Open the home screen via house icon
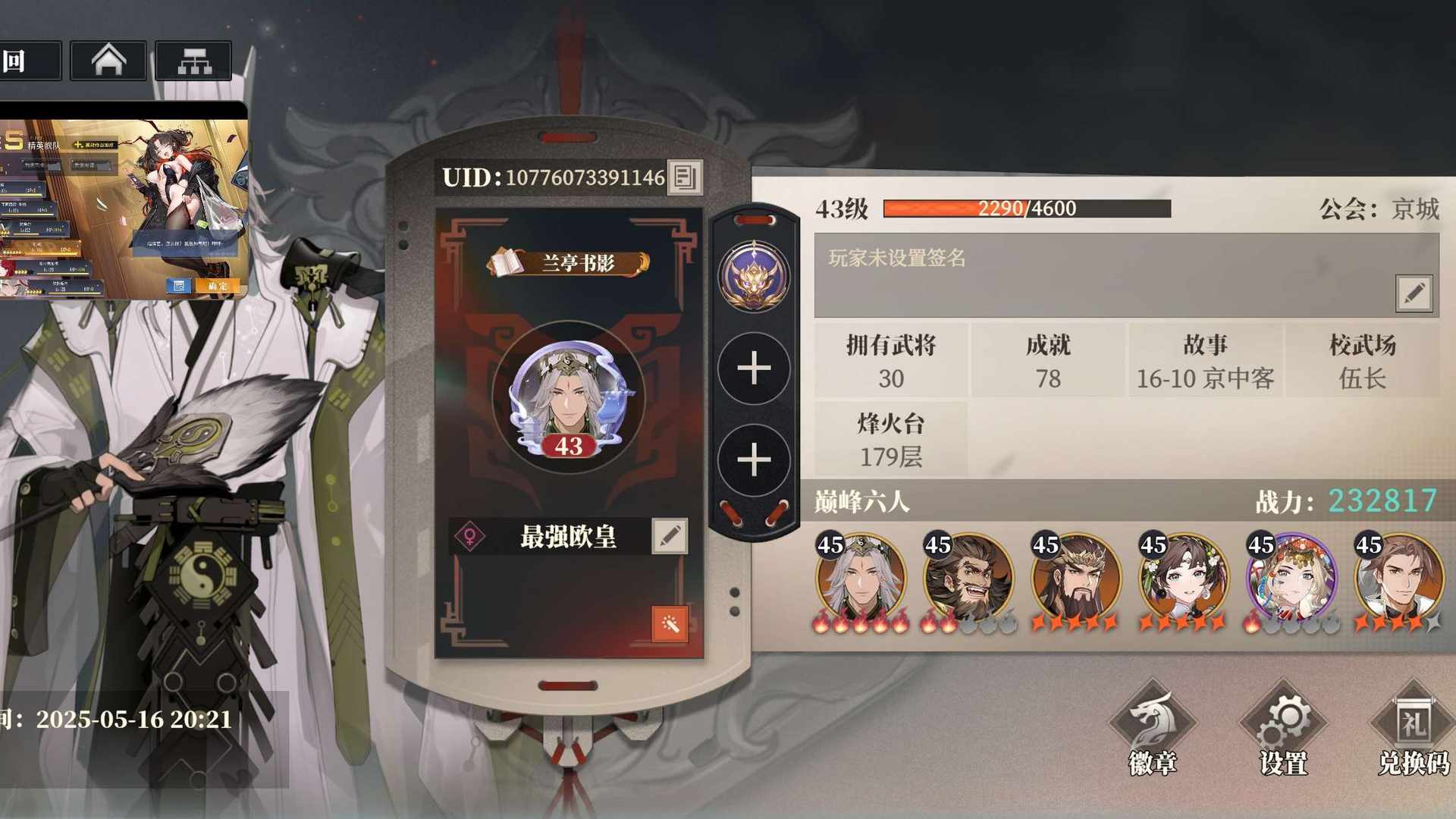The height and width of the screenshot is (819, 1456). click(108, 61)
